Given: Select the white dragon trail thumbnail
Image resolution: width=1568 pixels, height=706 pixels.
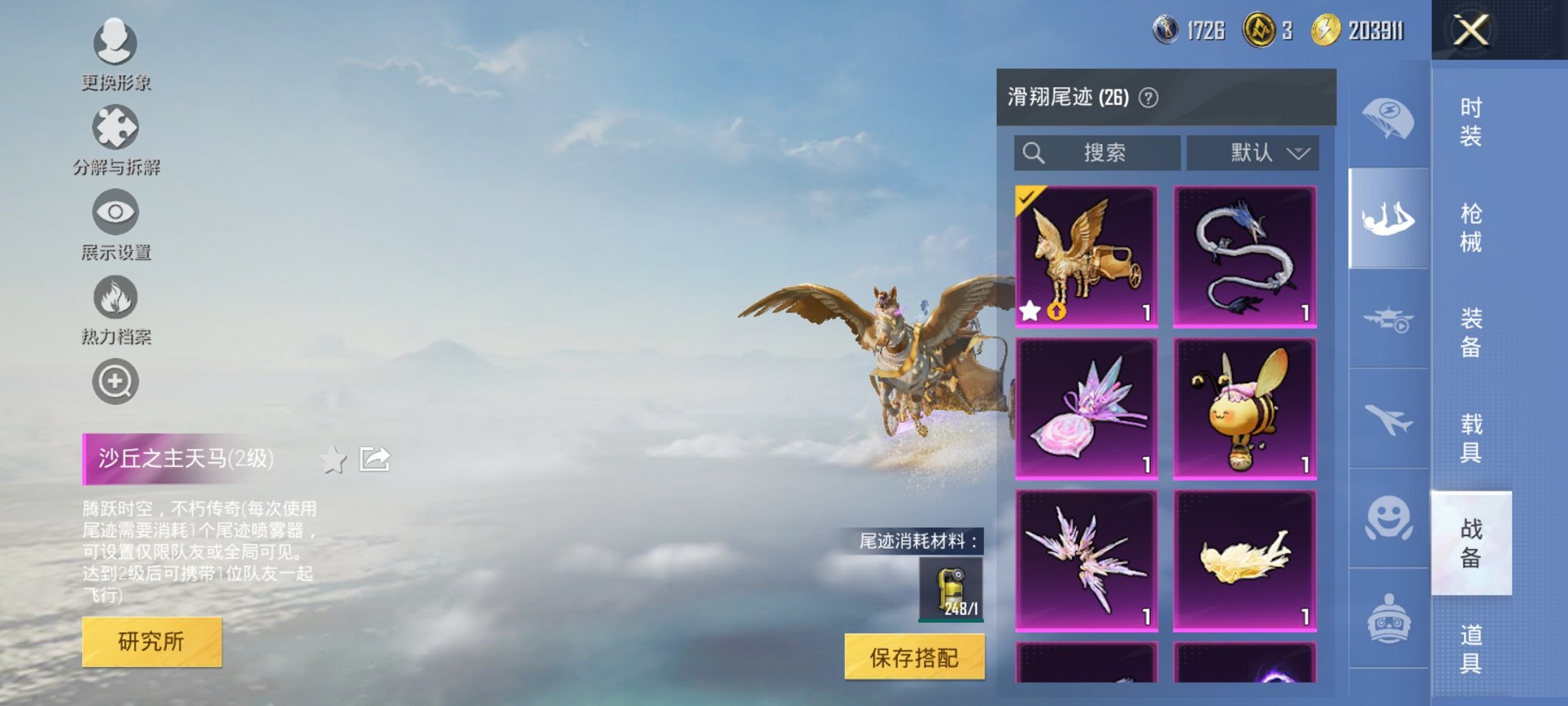Looking at the screenshot, I should (1244, 255).
